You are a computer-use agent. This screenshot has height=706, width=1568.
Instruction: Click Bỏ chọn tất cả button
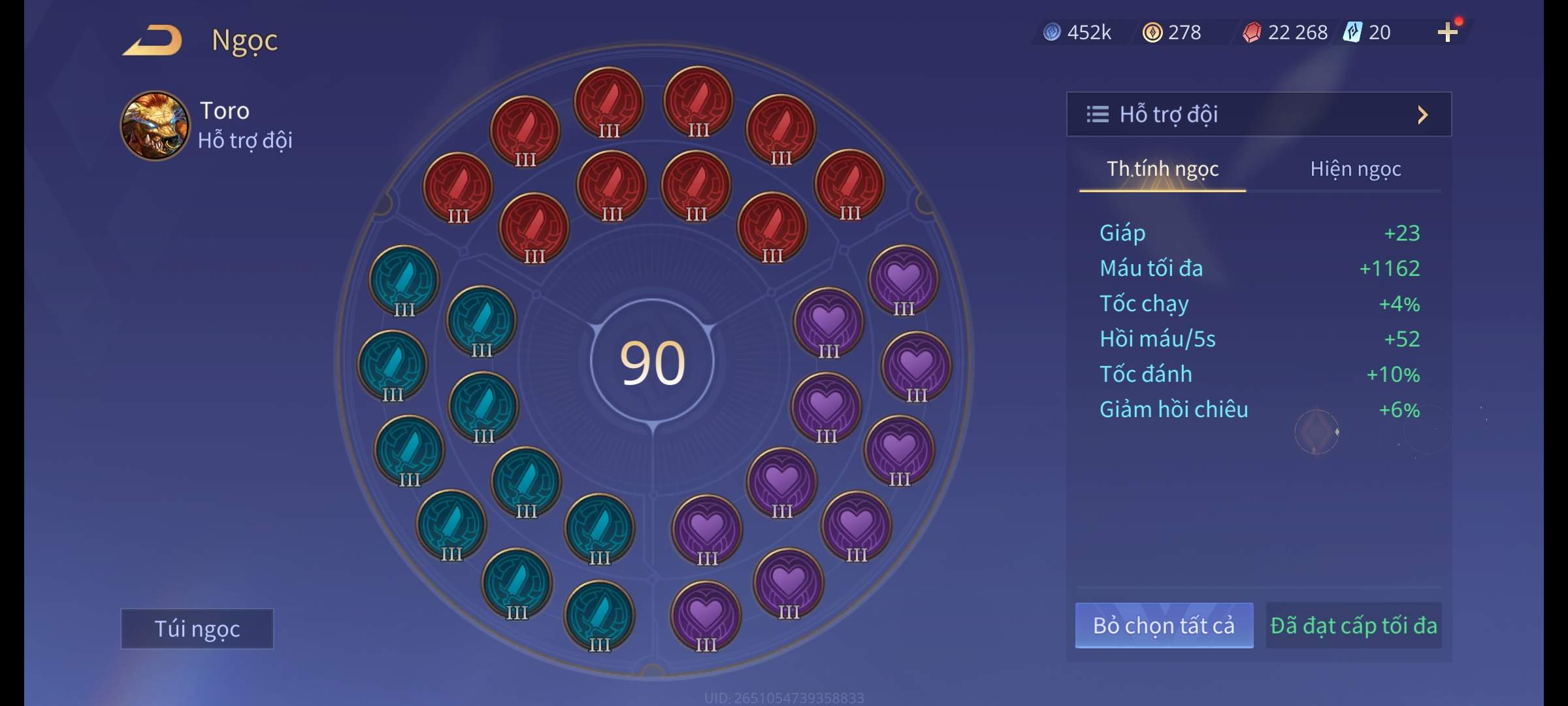pos(1164,626)
